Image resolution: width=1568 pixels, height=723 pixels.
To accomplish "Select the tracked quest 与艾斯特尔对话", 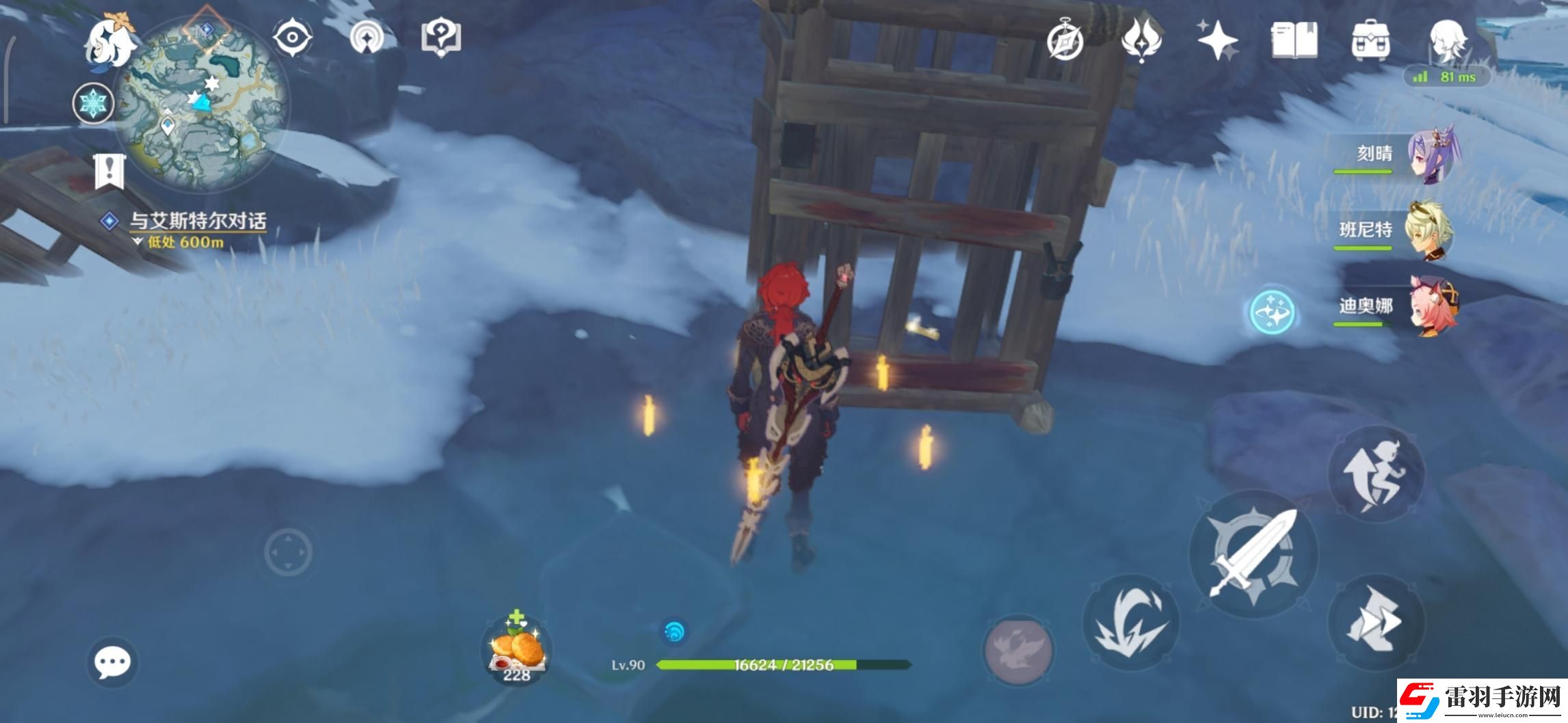I will click(197, 221).
